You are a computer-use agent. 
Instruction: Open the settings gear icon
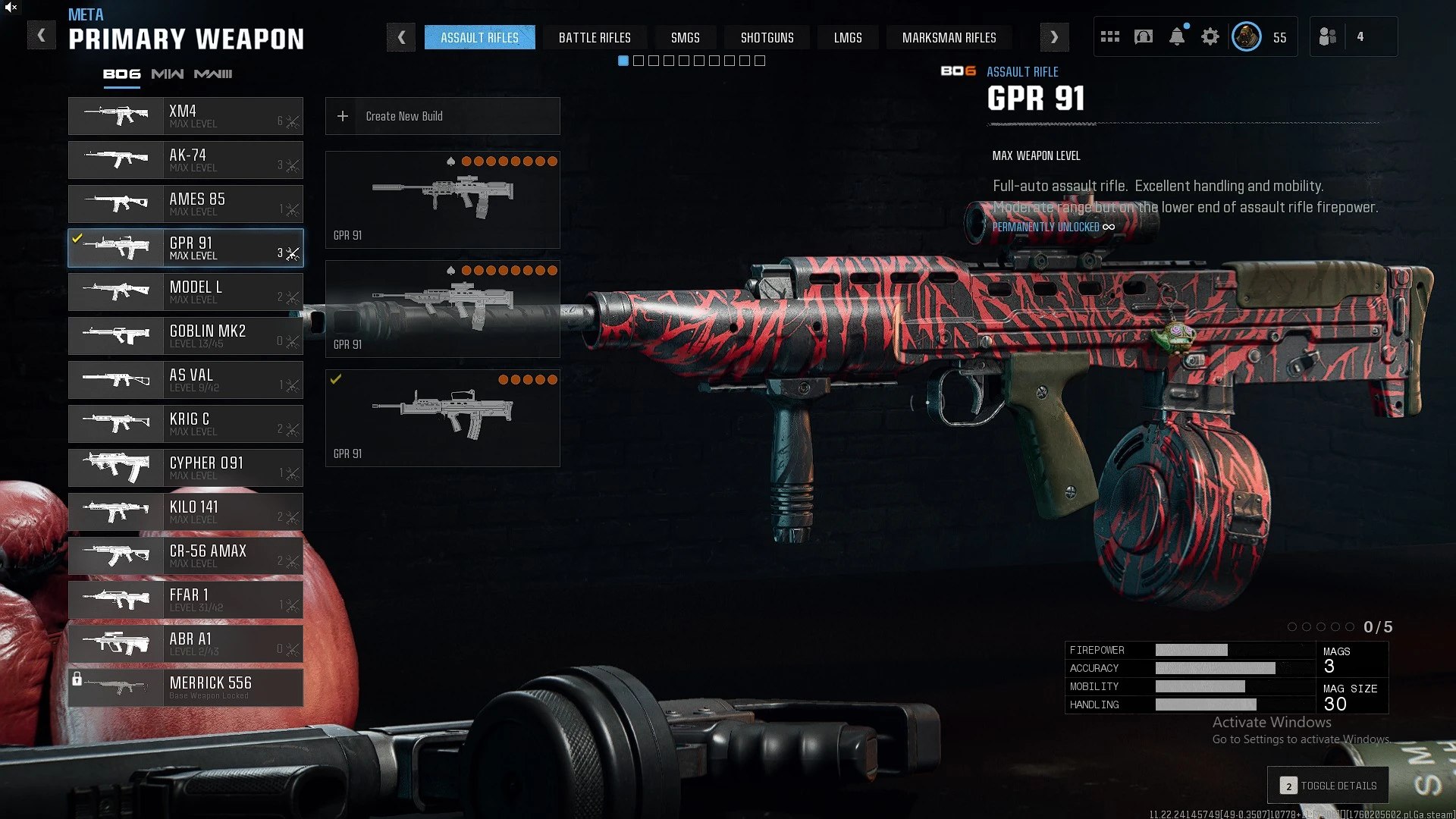[1210, 36]
